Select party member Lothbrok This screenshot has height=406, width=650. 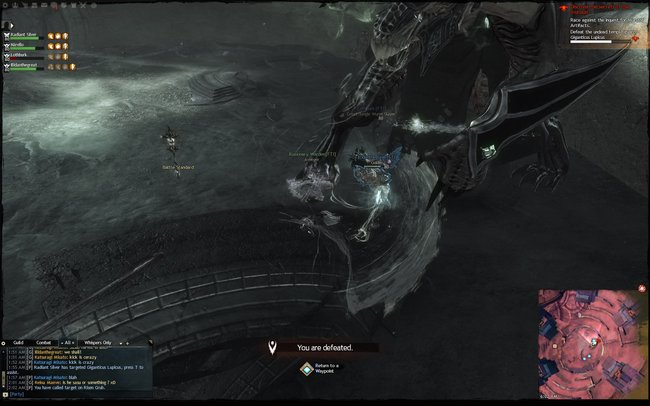click(24, 56)
